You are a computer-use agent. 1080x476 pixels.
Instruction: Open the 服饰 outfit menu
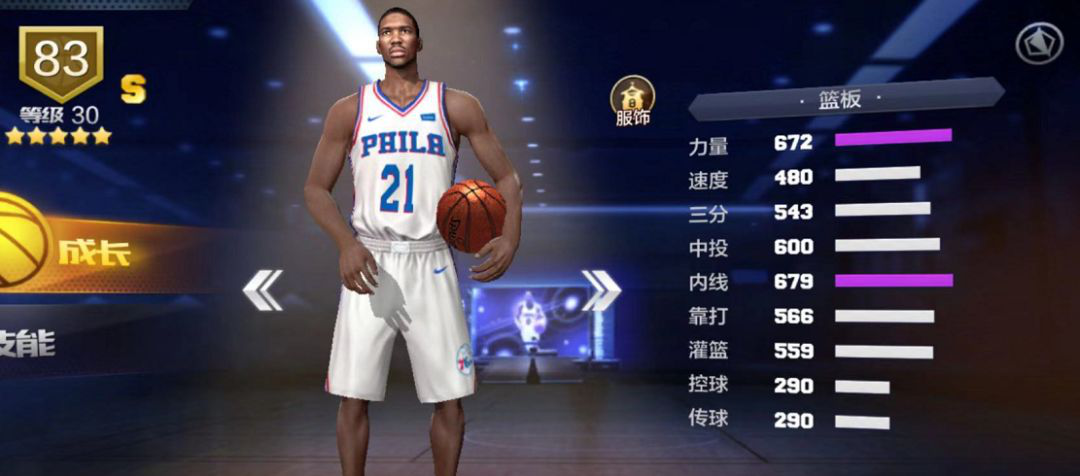[x=632, y=101]
